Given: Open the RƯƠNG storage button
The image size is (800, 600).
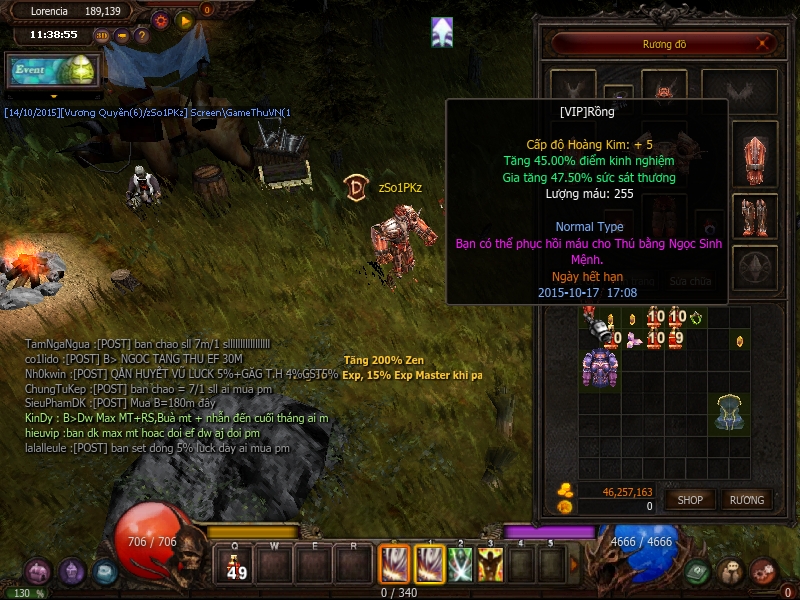Looking at the screenshot, I should tap(746, 499).
